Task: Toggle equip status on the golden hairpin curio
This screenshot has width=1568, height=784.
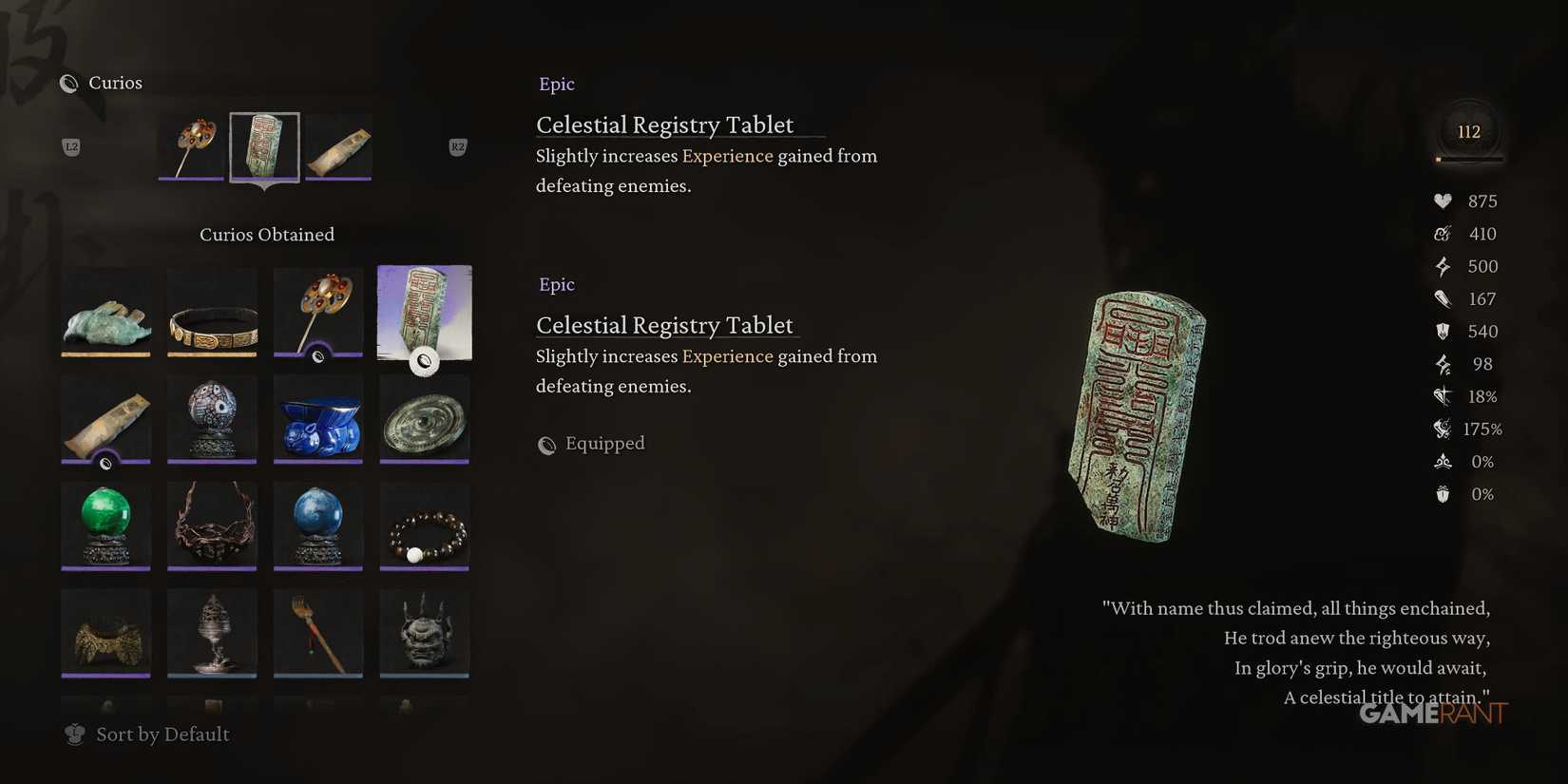Action: click(x=317, y=313)
